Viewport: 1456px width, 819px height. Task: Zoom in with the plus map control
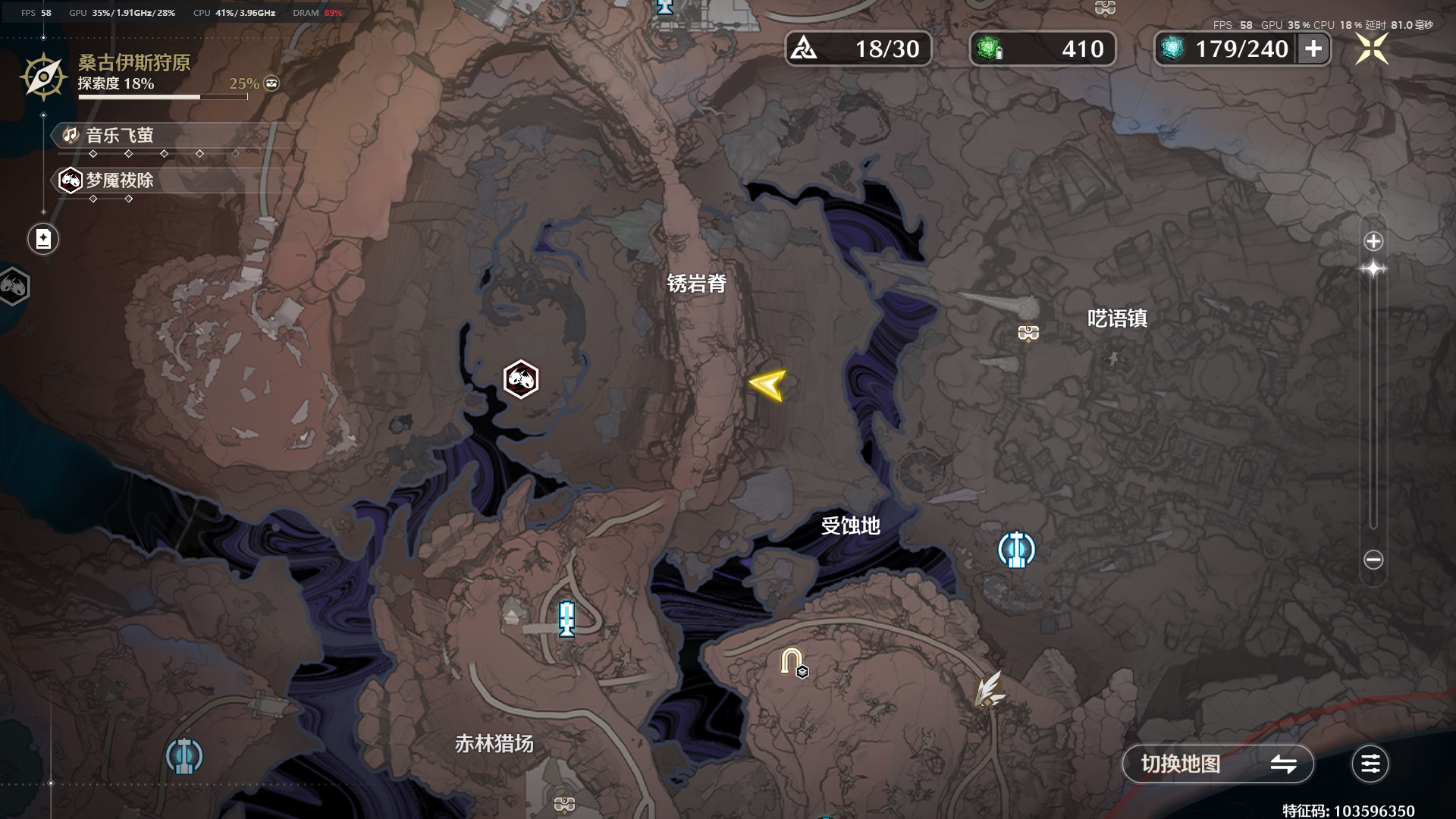(1373, 241)
